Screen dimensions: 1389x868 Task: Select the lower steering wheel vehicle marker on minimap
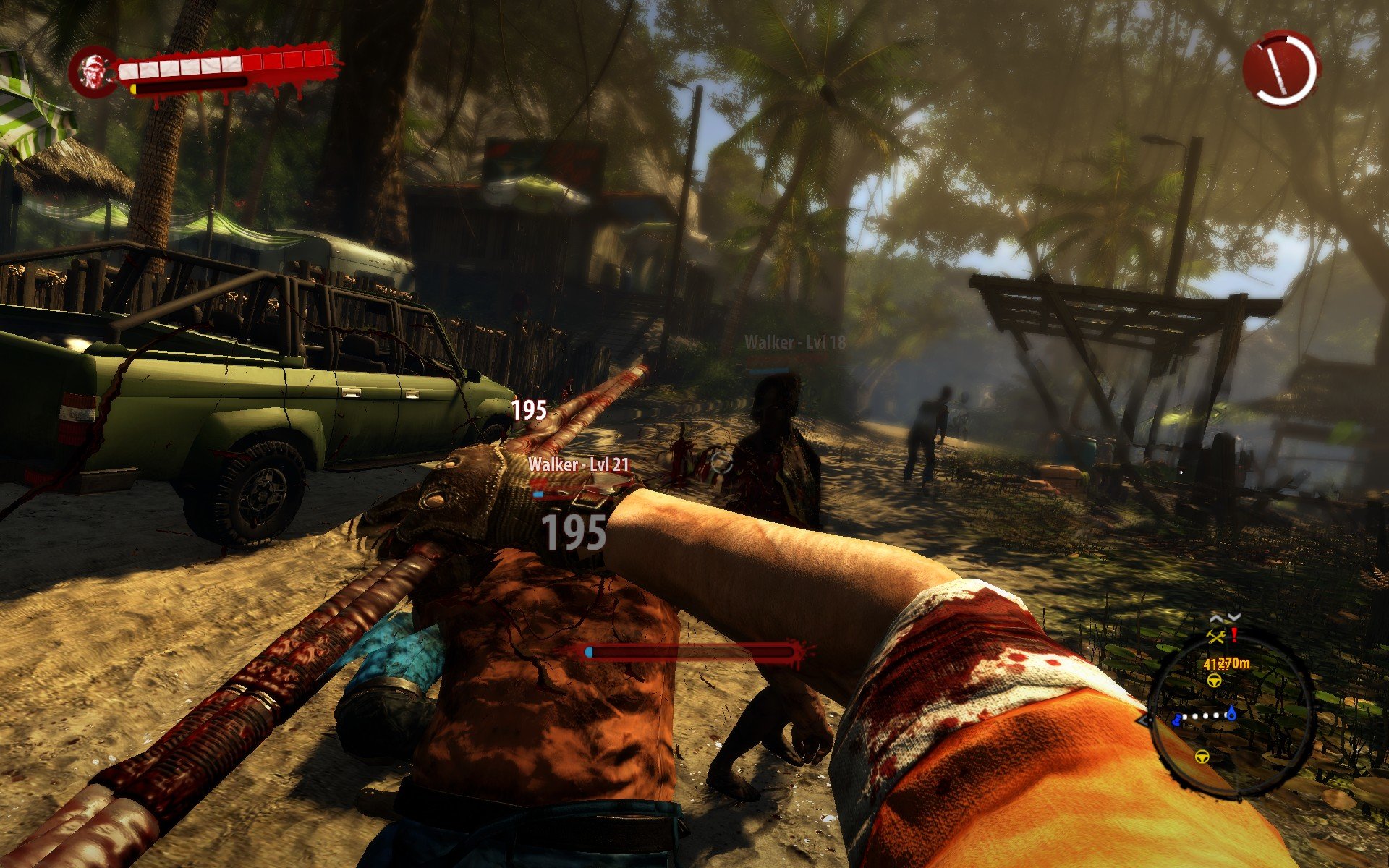pyautogui.click(x=1202, y=757)
